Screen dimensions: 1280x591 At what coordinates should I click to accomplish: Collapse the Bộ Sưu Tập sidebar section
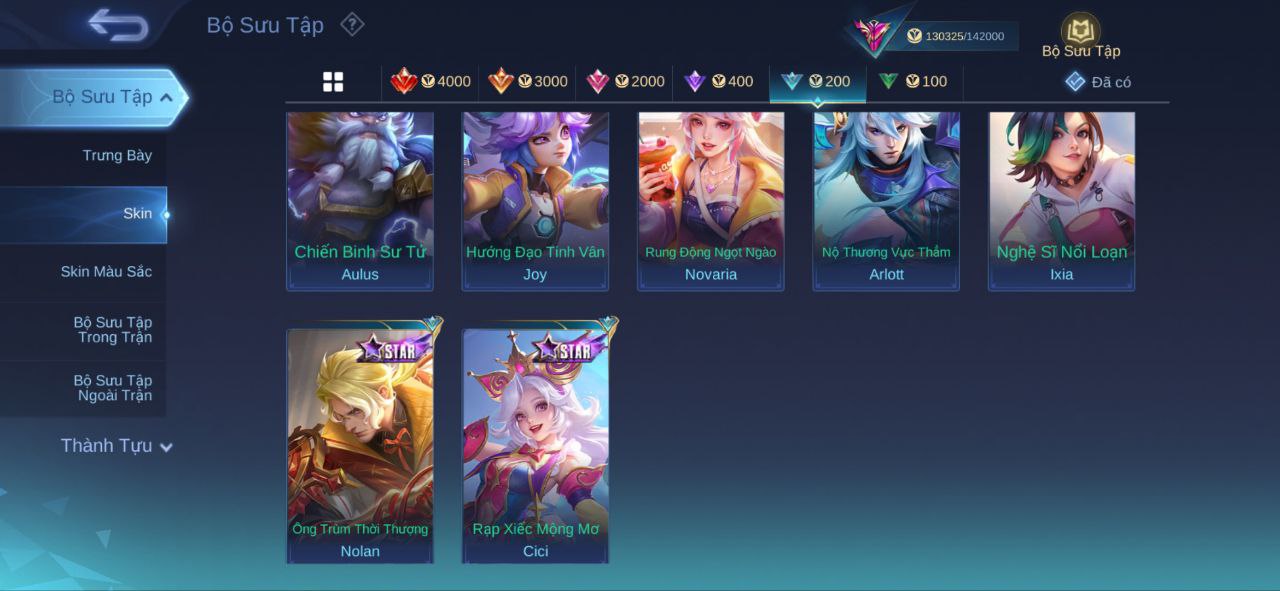[x=166, y=97]
